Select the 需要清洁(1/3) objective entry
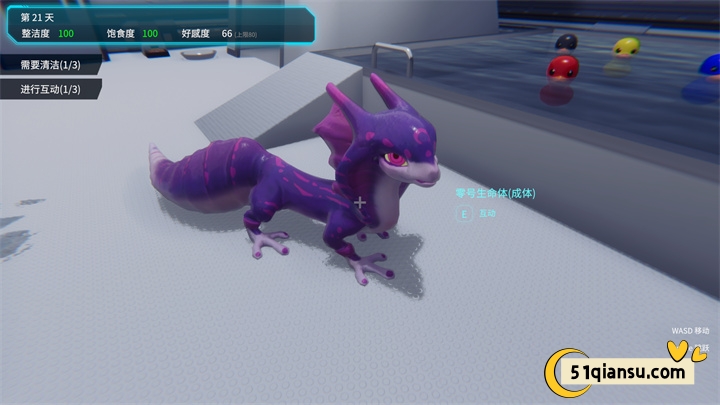The height and width of the screenshot is (405, 720). 52,65
